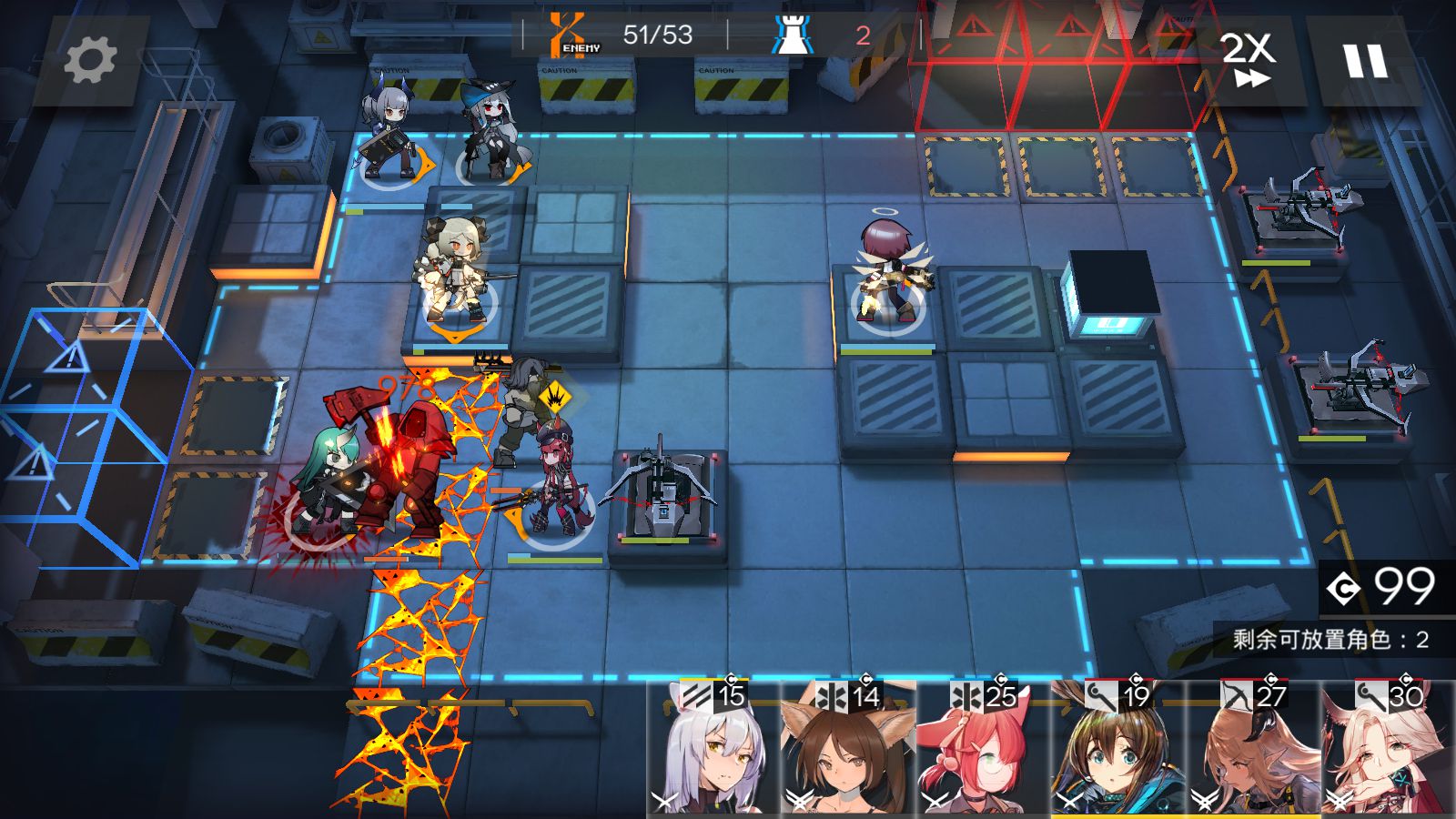Select the deployed witch-hat operator
The width and height of the screenshot is (1456, 819).
tap(490, 132)
